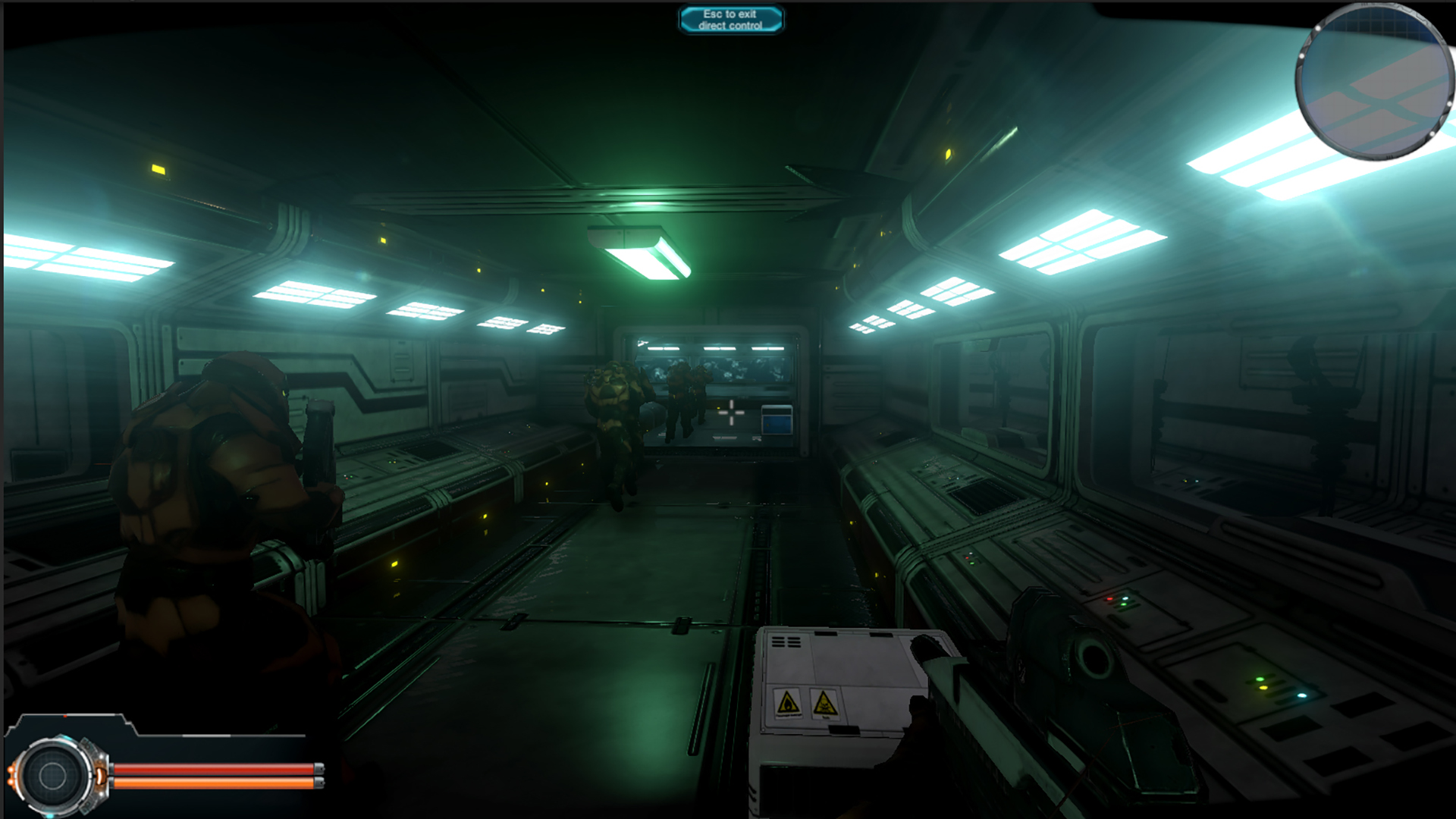Screen dimensions: 1456x819
Task: Toggle the small red dot above the HUD frame
Action: (x=65, y=717)
